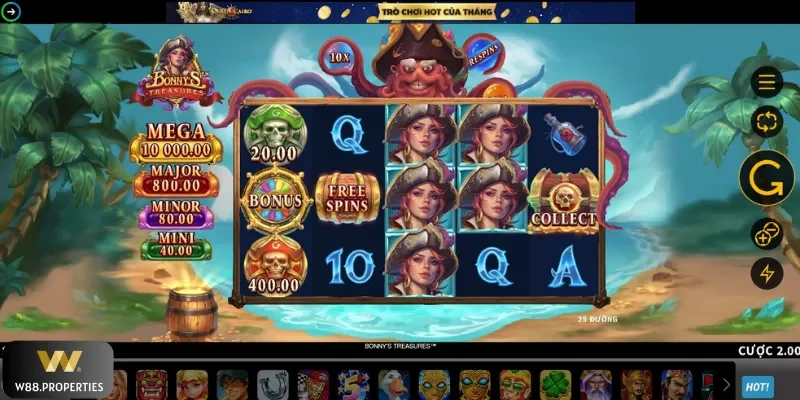This screenshot has width=800, height=400.
Task: Select the horseshoe game thumbnail
Action: pos(272,385)
